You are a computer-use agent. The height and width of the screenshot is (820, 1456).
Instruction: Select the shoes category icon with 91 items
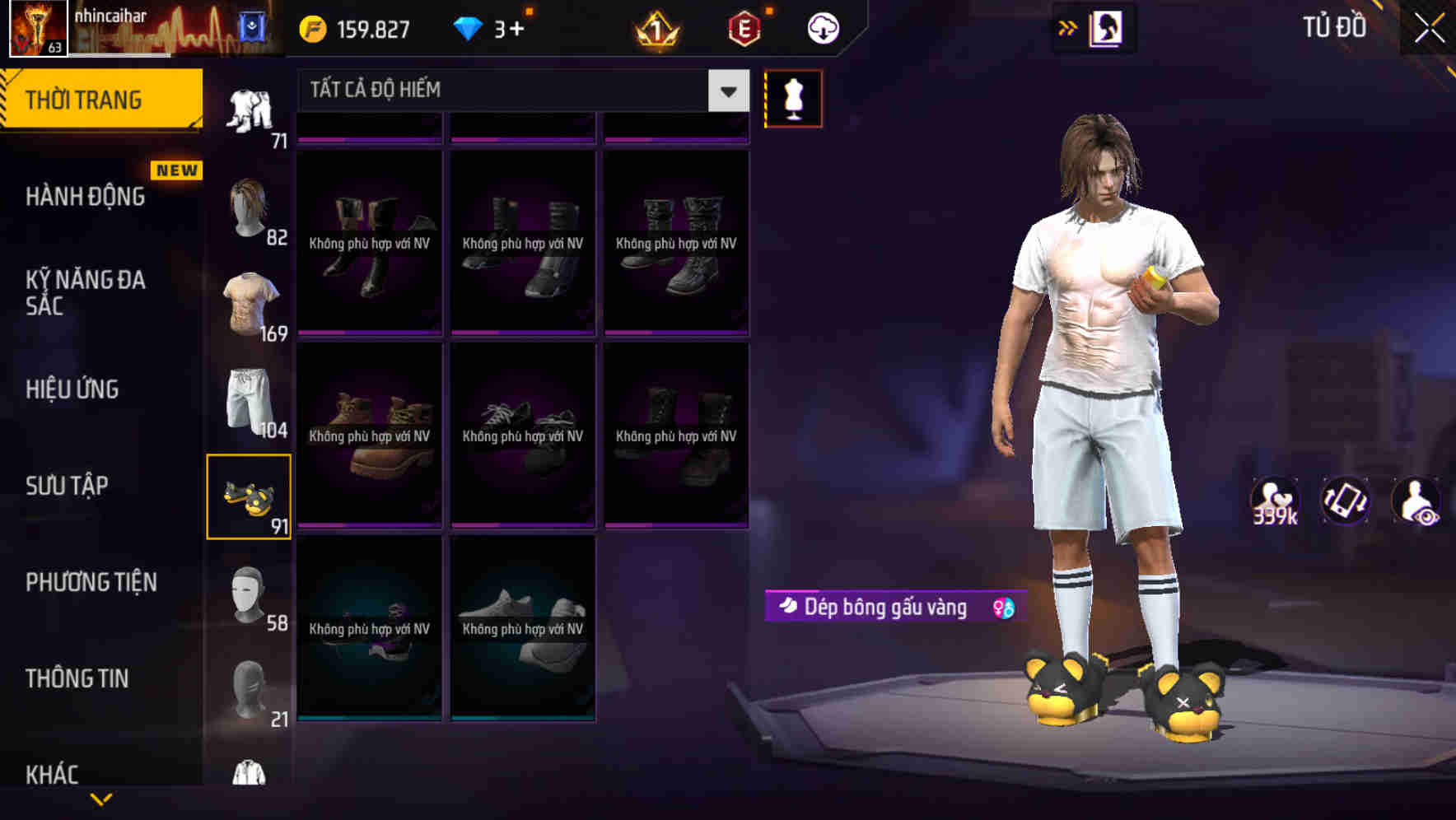[251, 494]
